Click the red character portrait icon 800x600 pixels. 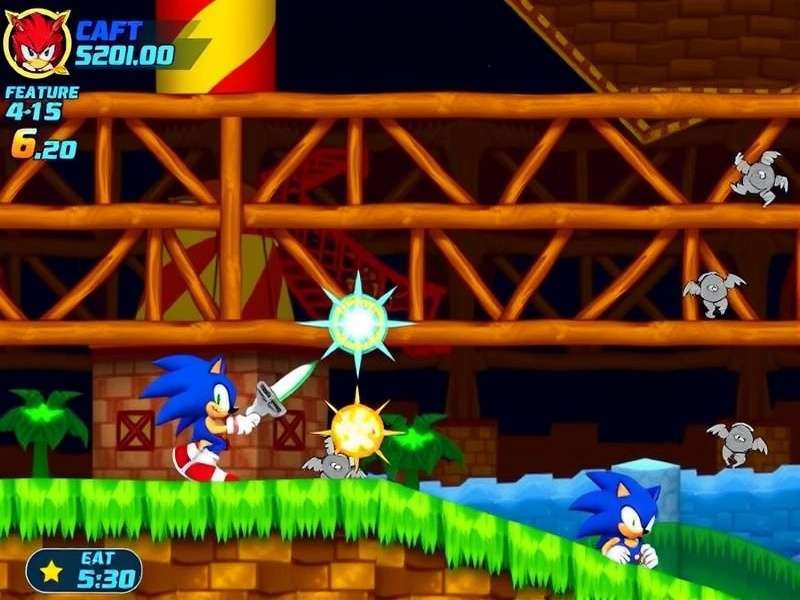37,43
